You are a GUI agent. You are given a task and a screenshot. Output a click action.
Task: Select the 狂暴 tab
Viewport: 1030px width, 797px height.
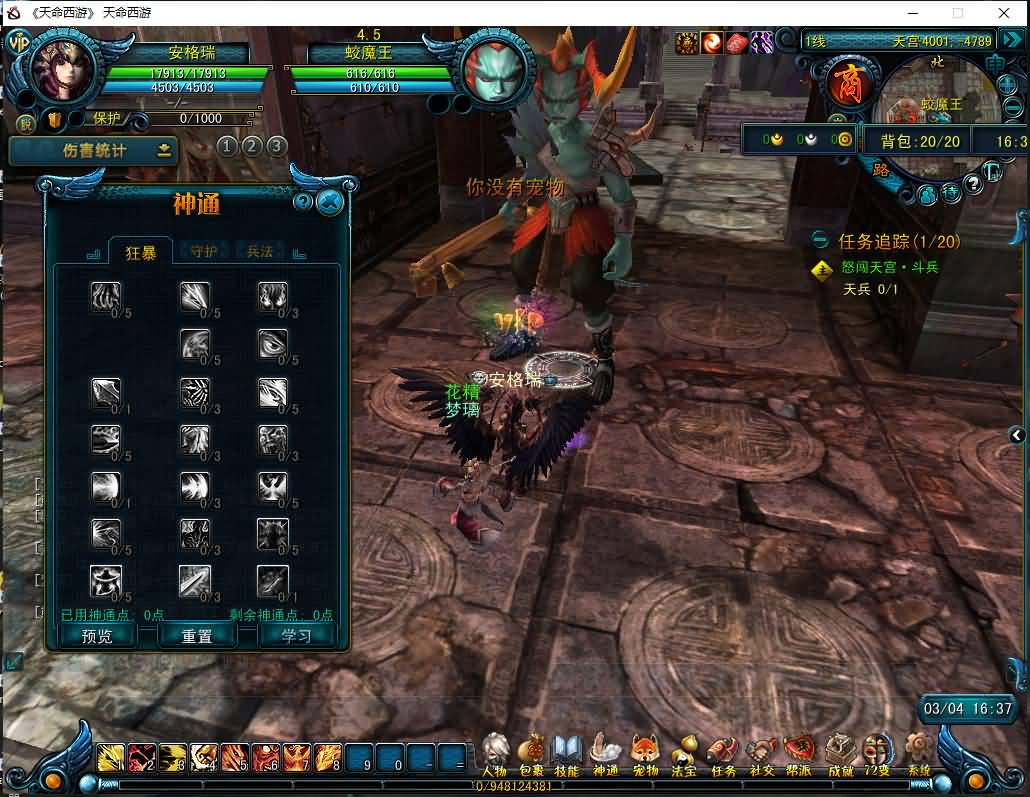coord(141,253)
